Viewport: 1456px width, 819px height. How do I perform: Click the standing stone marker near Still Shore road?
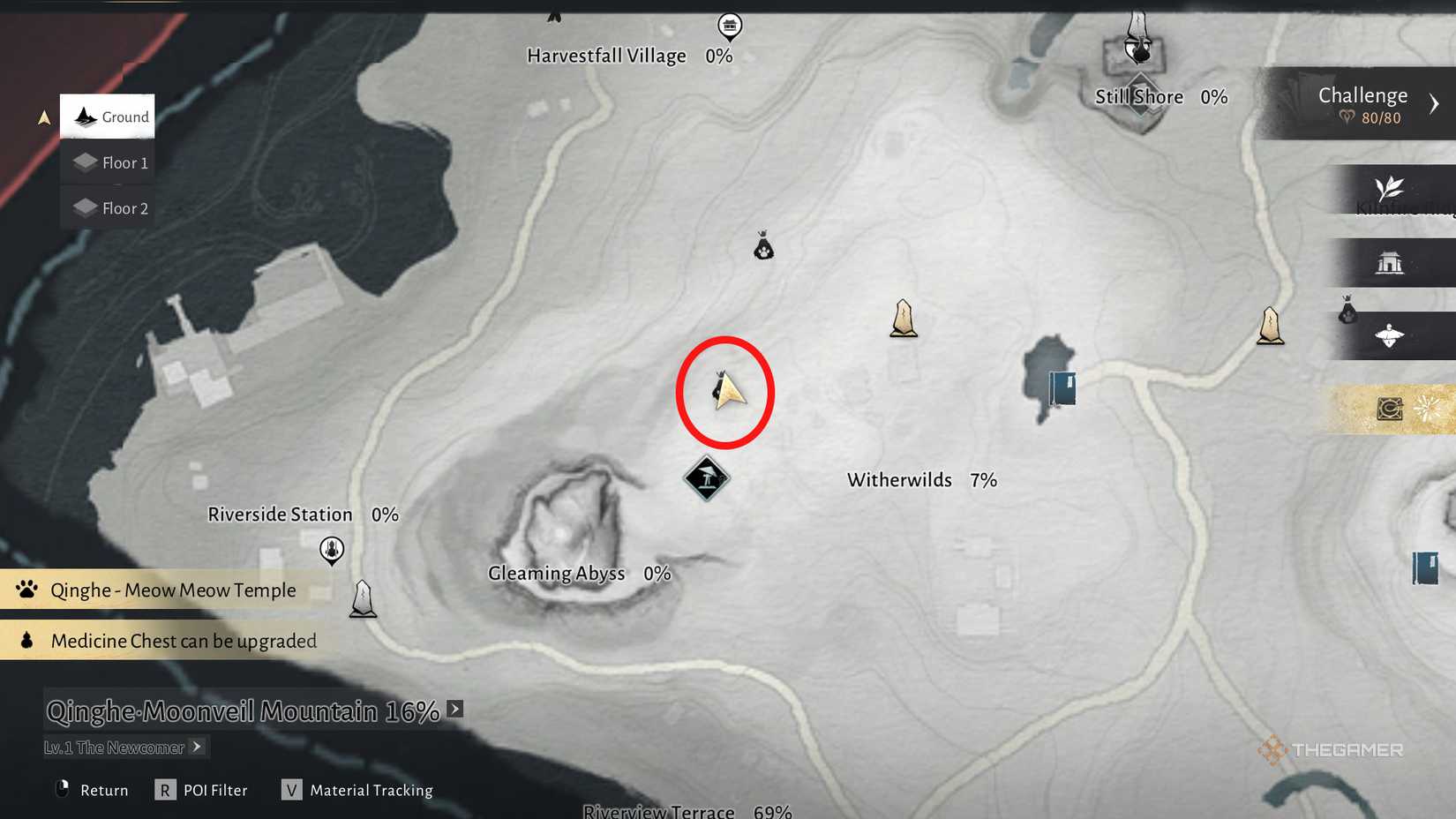pyautogui.click(x=1269, y=325)
